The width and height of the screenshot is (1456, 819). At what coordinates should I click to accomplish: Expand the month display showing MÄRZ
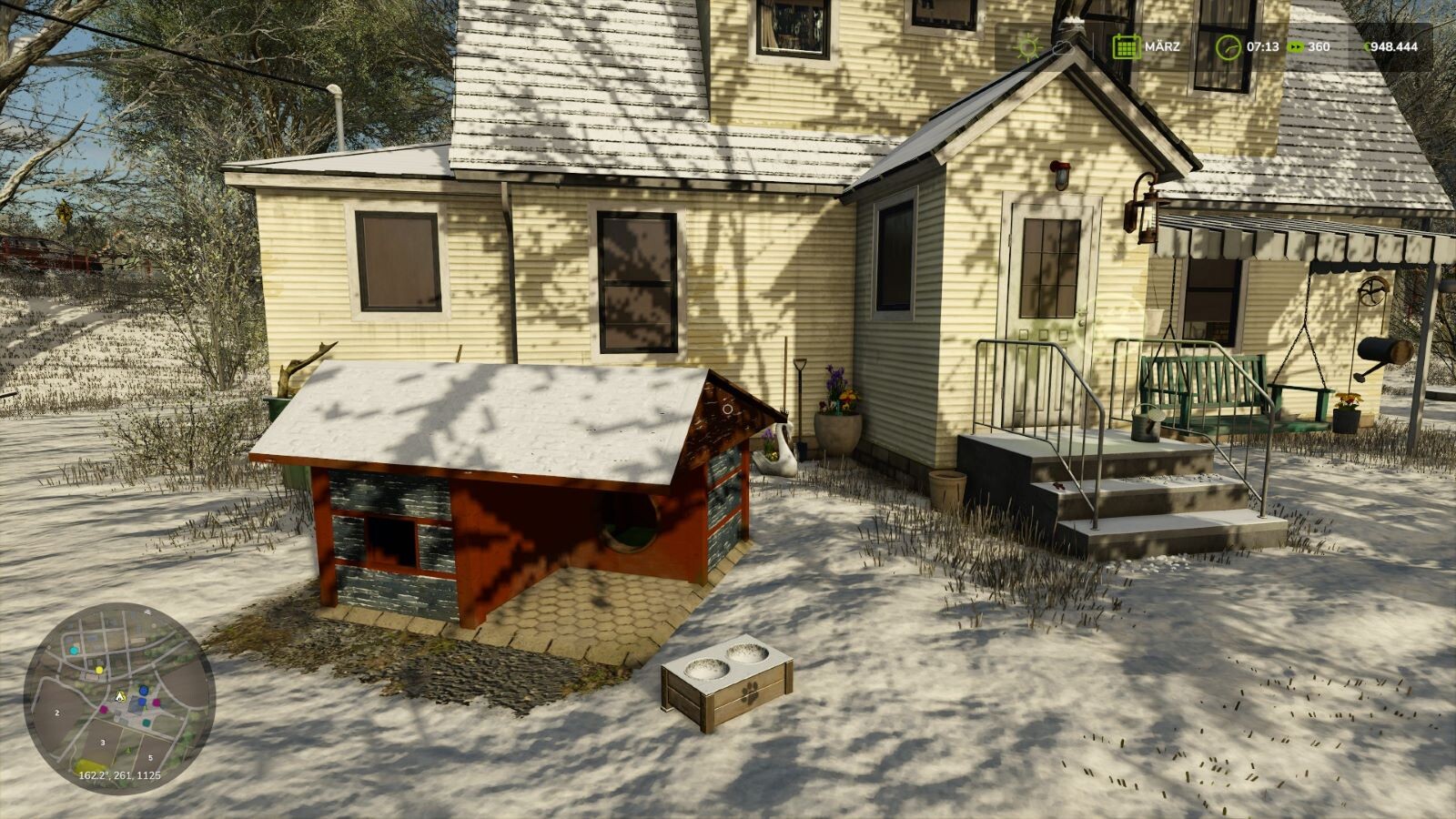tap(1163, 46)
